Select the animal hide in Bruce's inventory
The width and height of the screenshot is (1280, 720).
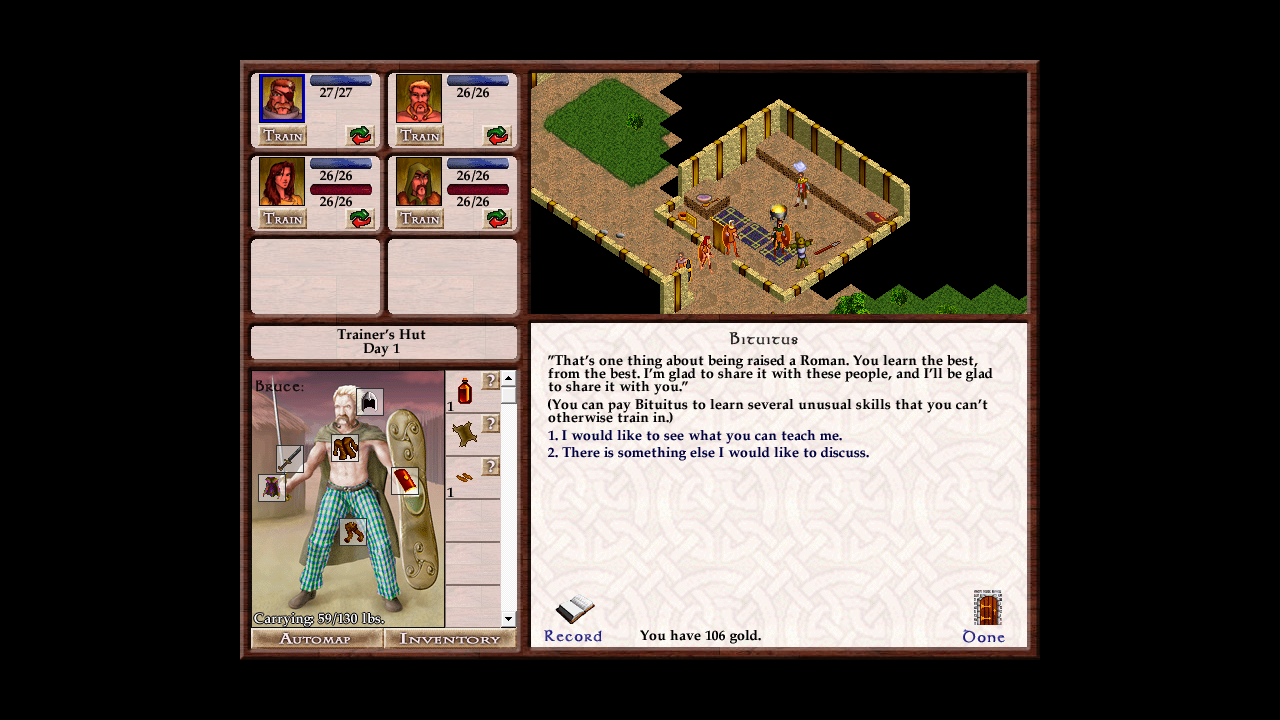coord(466,428)
